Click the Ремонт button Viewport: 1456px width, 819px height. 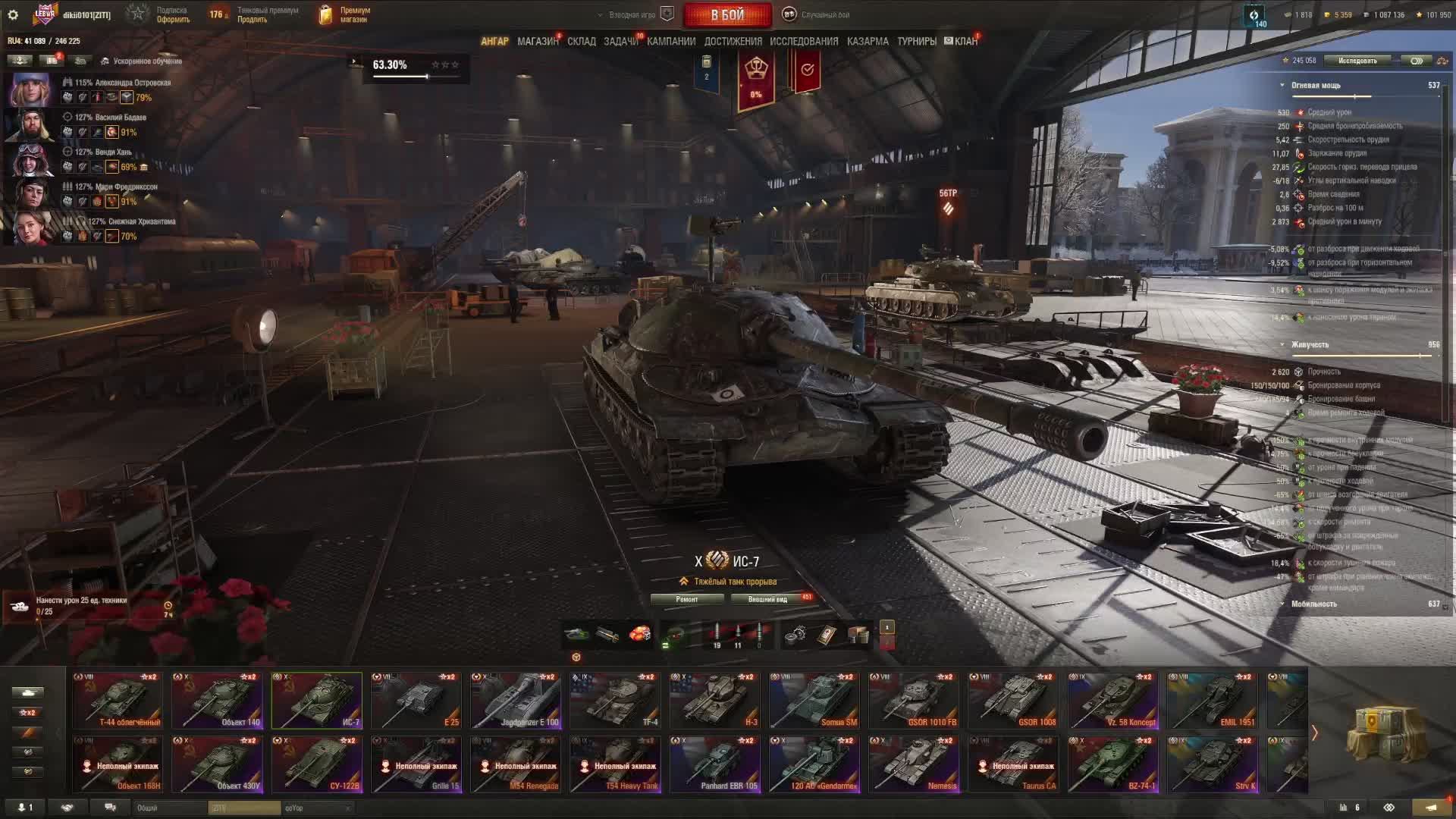687,599
